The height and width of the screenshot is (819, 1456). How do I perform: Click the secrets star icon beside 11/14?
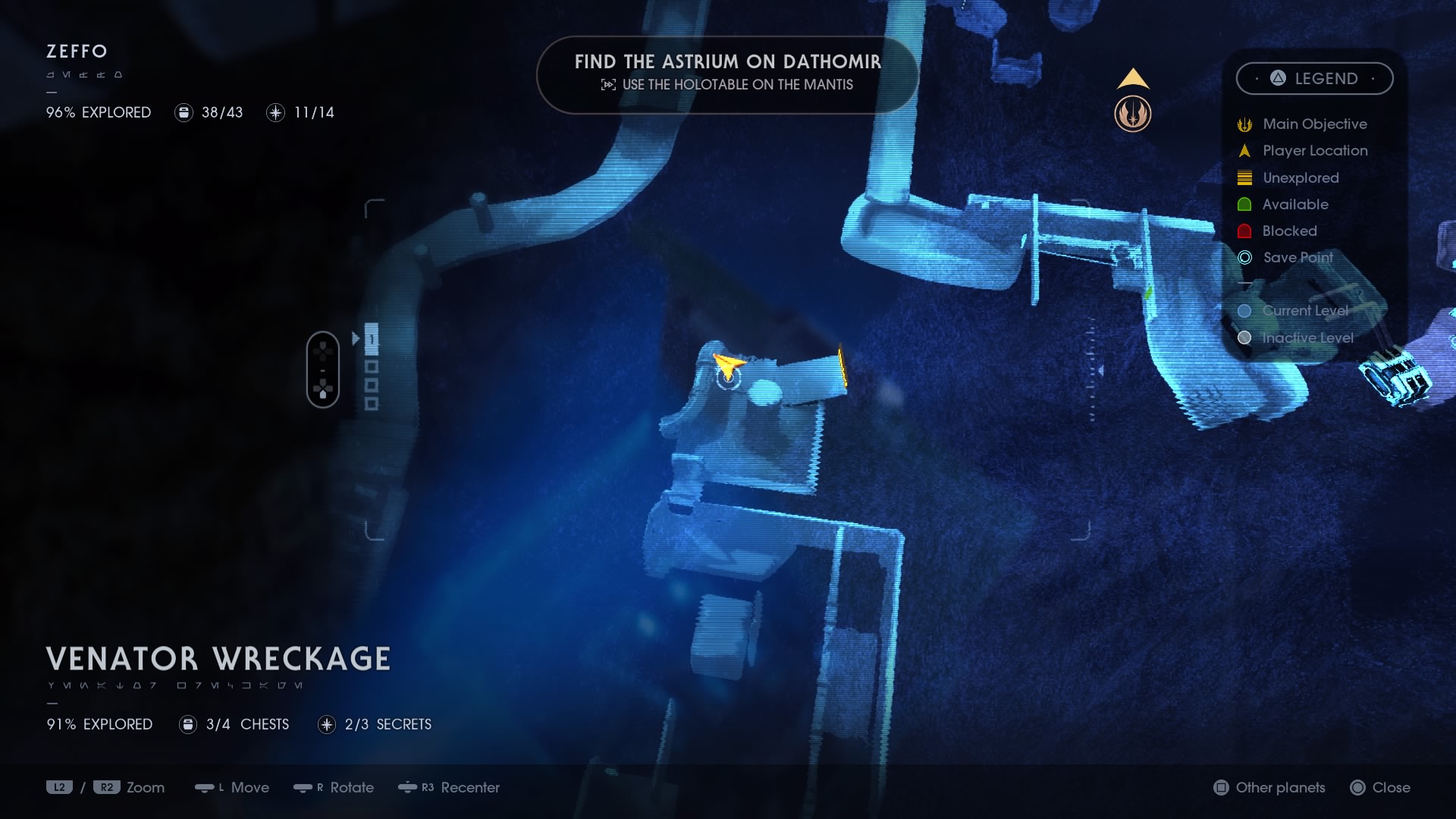tap(275, 112)
